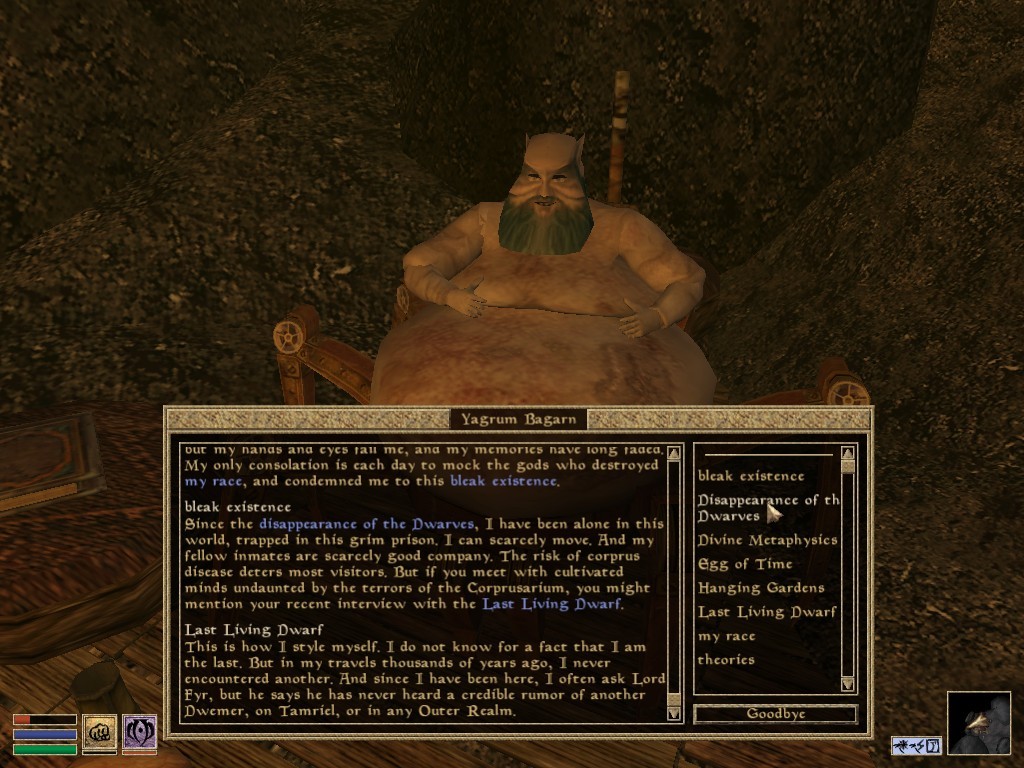
Task: Say Goodbye to Yagrum Bagarn
Action: (775, 714)
